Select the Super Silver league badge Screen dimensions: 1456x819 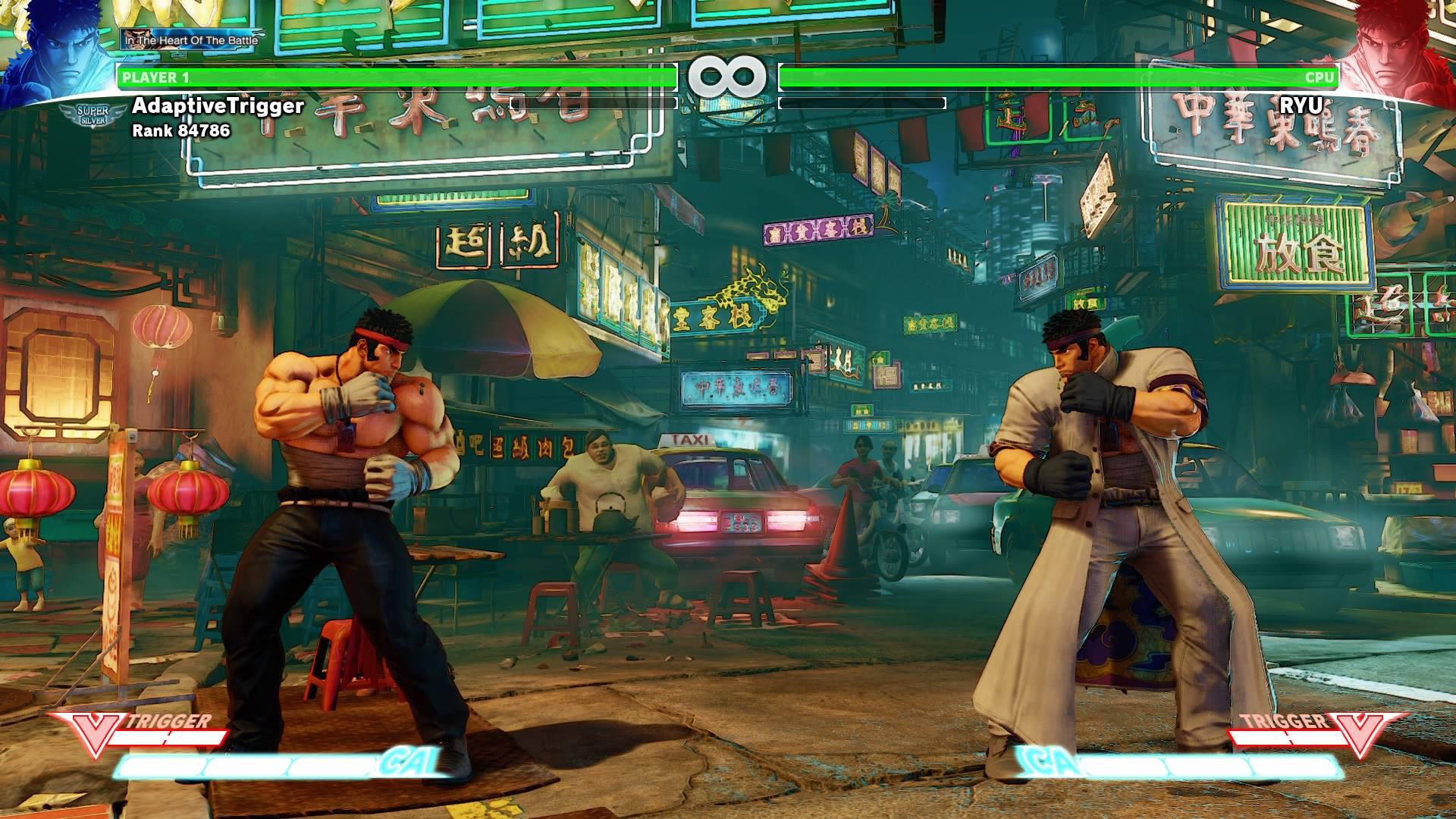[93, 116]
